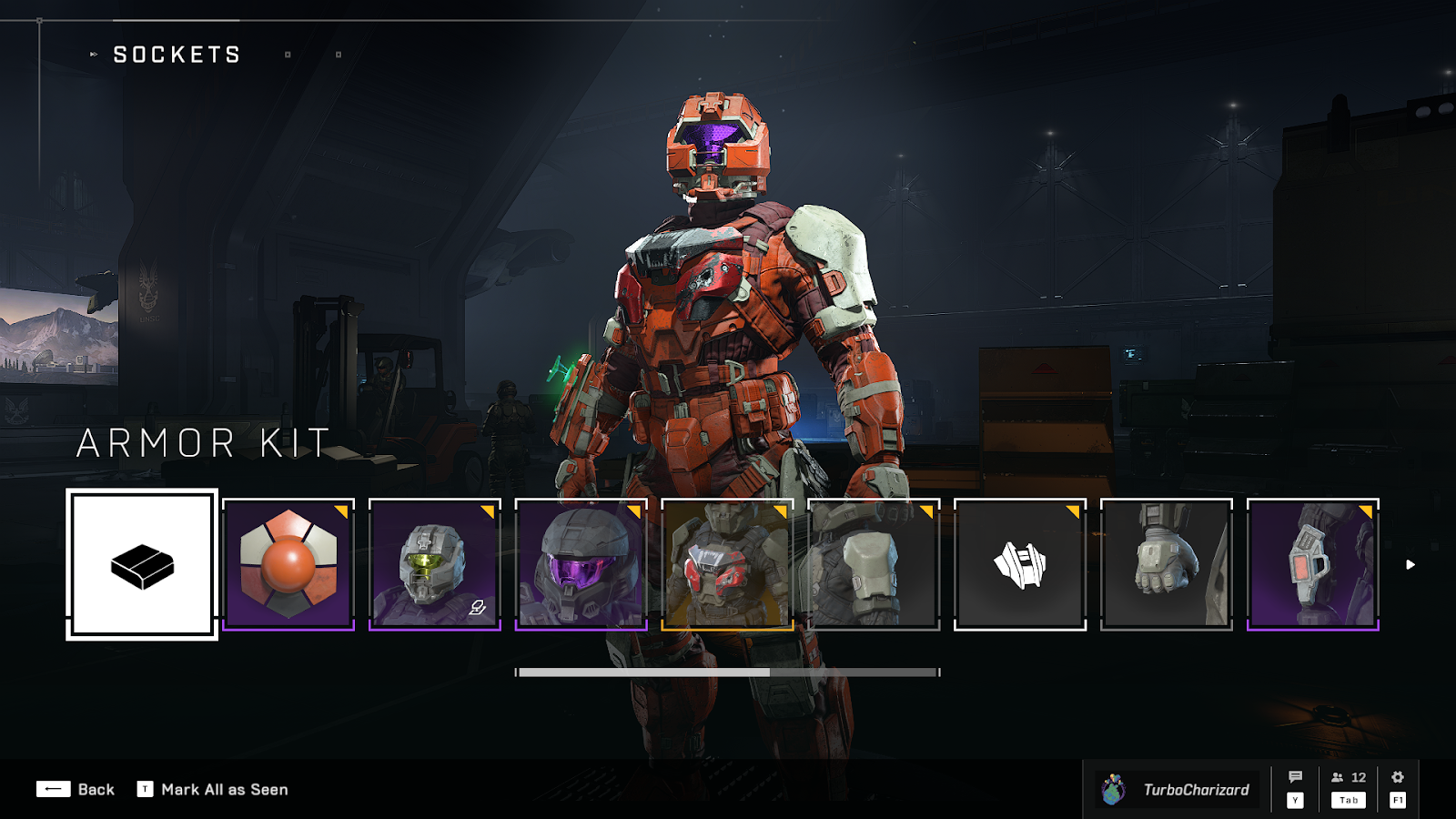Select the Armor Kit box tile
Viewport: 1456px width, 819px height.
(142, 564)
